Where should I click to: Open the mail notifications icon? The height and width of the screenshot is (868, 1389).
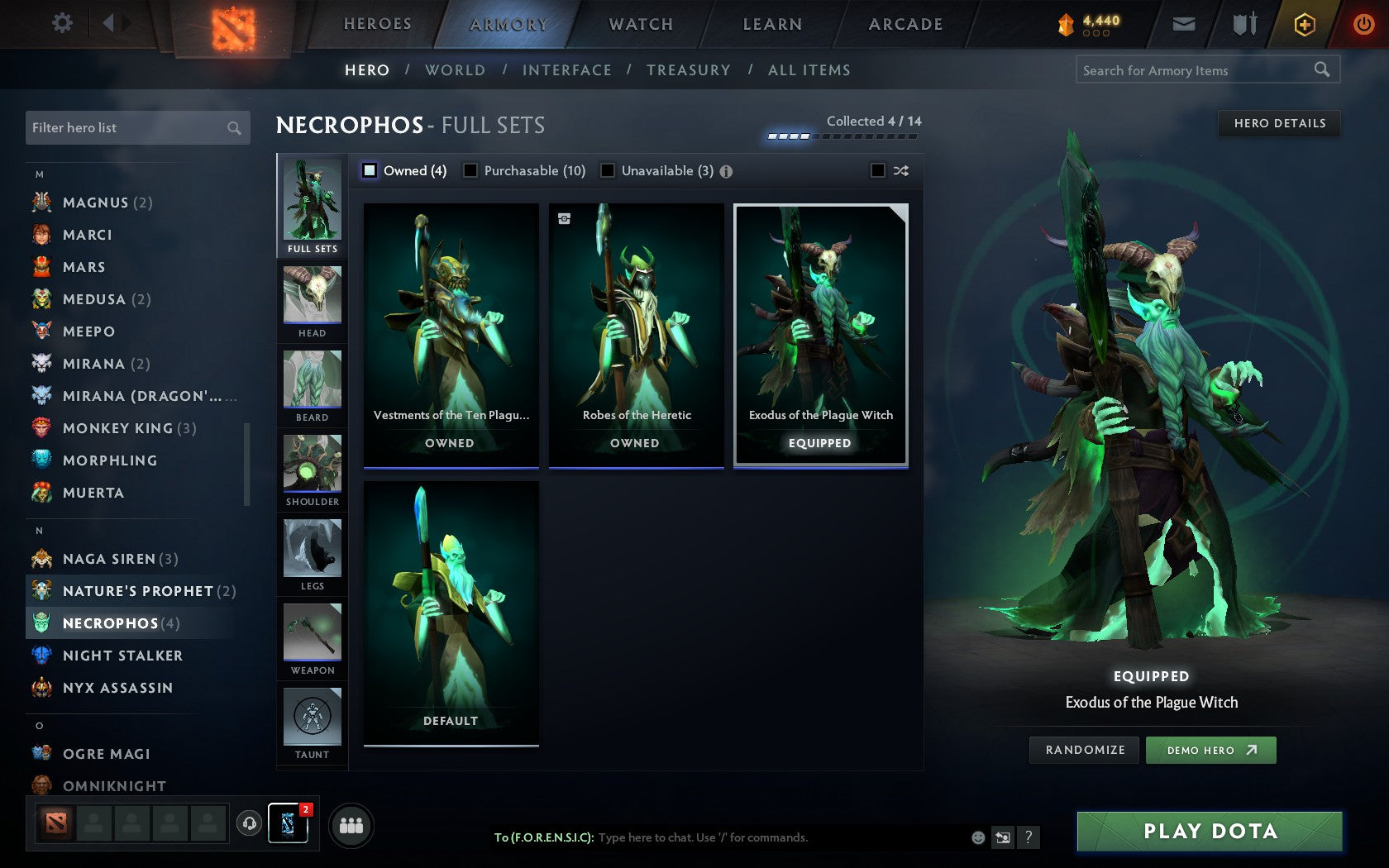coord(1184,24)
